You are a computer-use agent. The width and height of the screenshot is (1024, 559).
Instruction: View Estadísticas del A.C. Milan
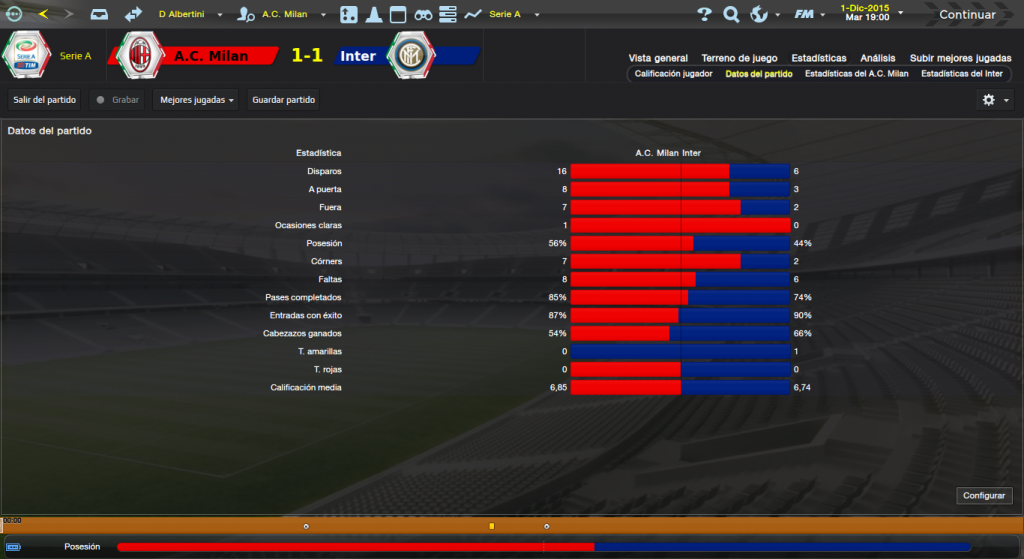tap(856, 74)
